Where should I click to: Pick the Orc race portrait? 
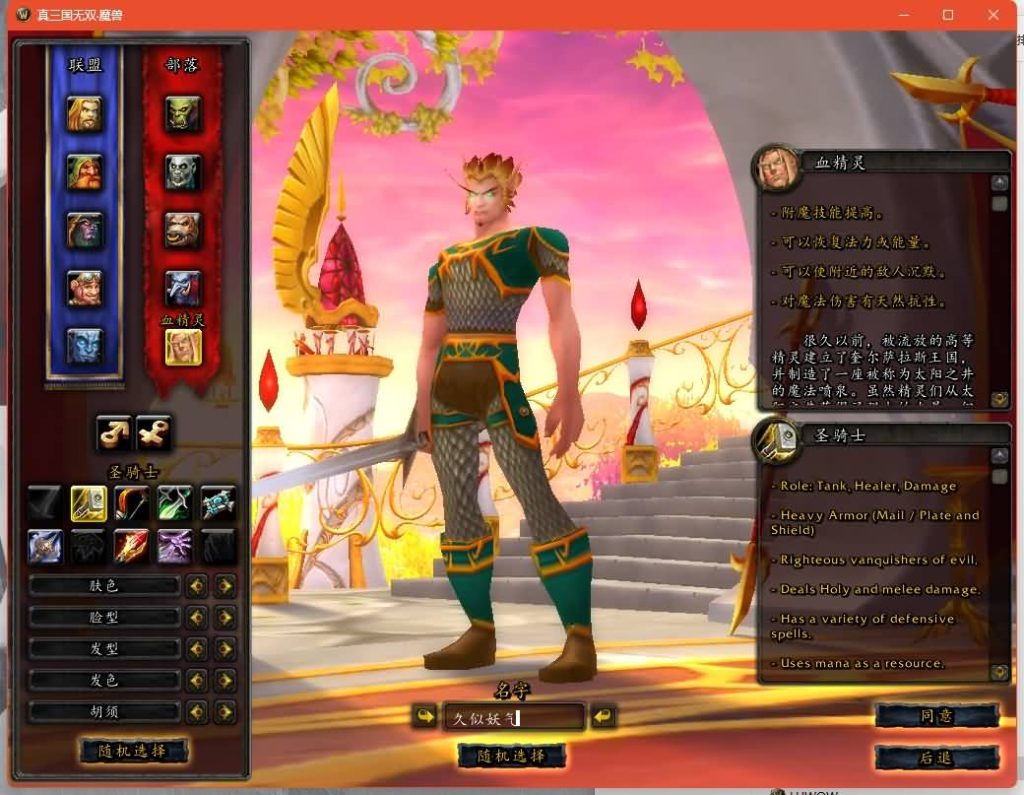point(183,113)
